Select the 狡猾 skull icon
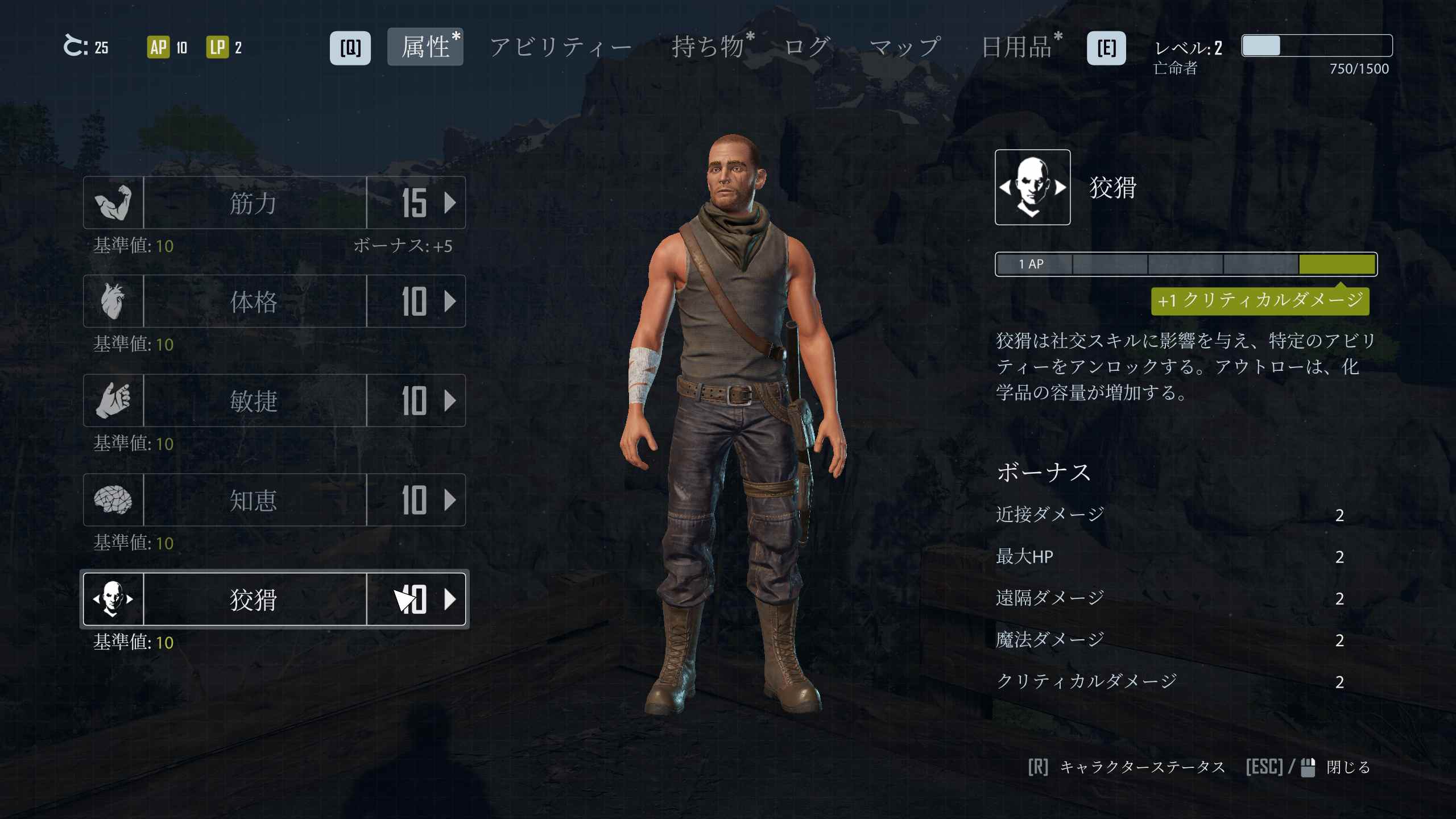 [x=113, y=599]
